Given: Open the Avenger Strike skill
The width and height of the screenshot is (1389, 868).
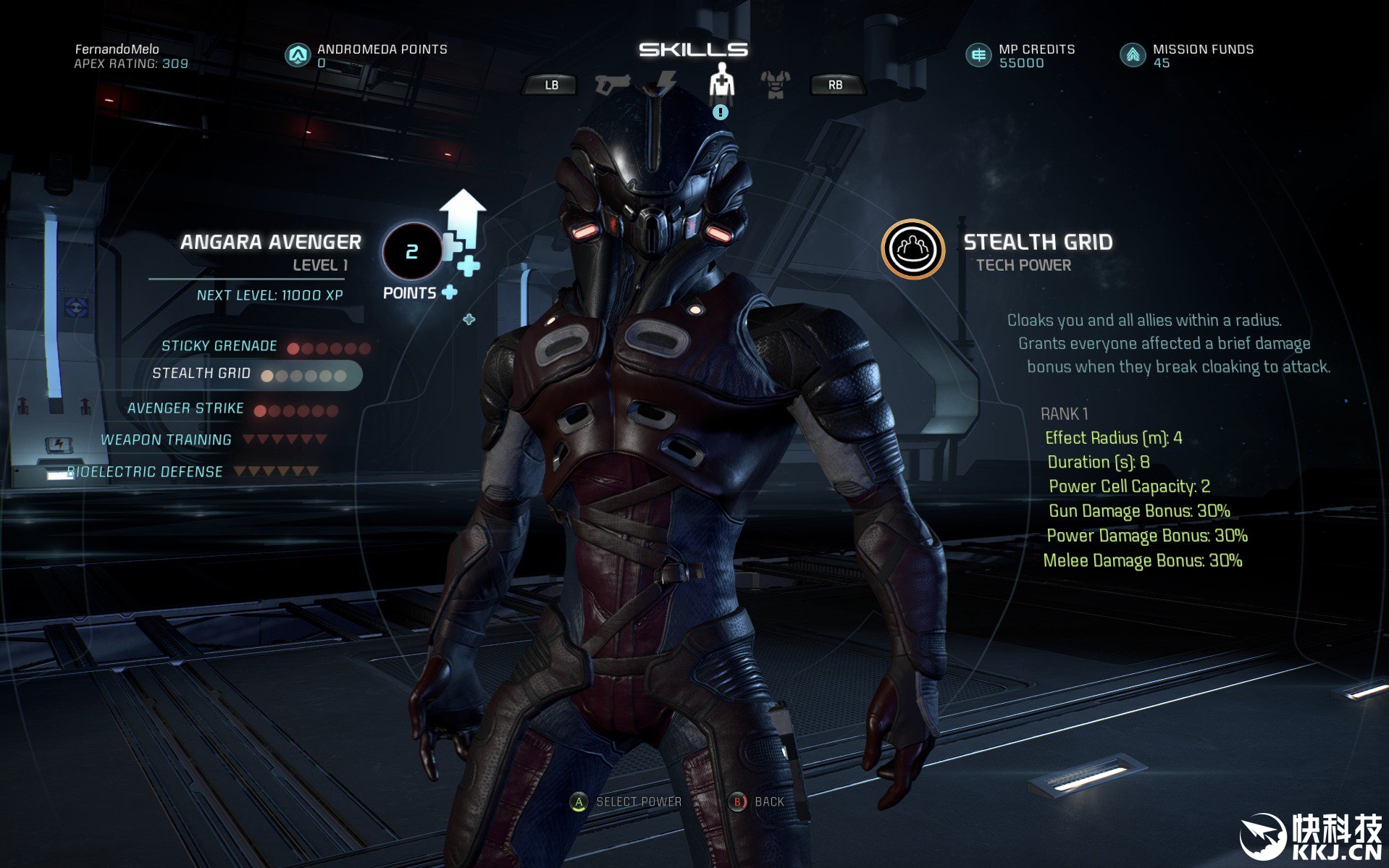Looking at the screenshot, I should [x=186, y=408].
